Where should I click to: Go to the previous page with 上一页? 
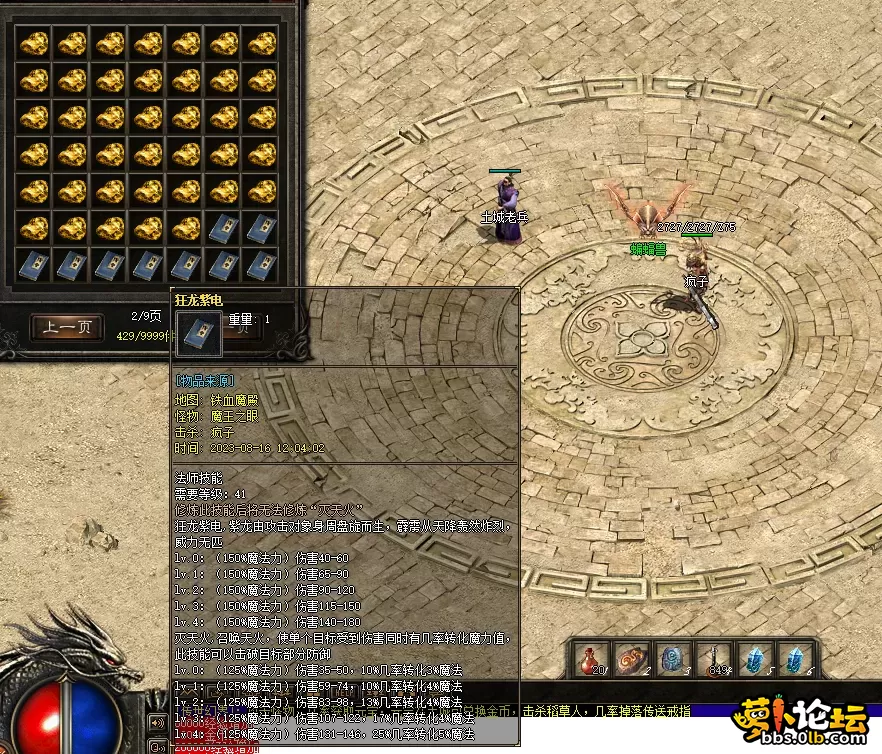click(x=67, y=327)
